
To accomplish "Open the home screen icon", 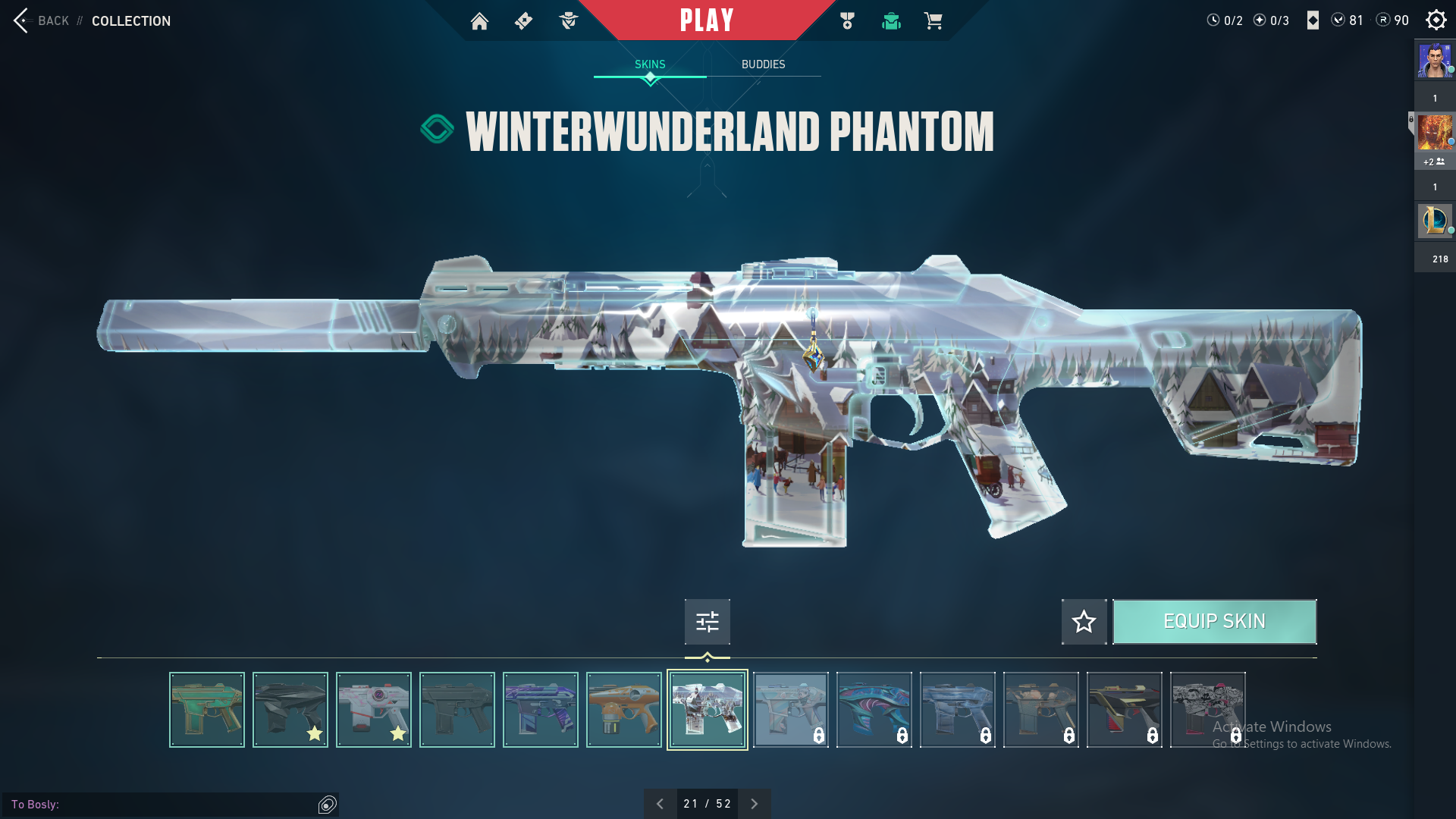I will 479,21.
